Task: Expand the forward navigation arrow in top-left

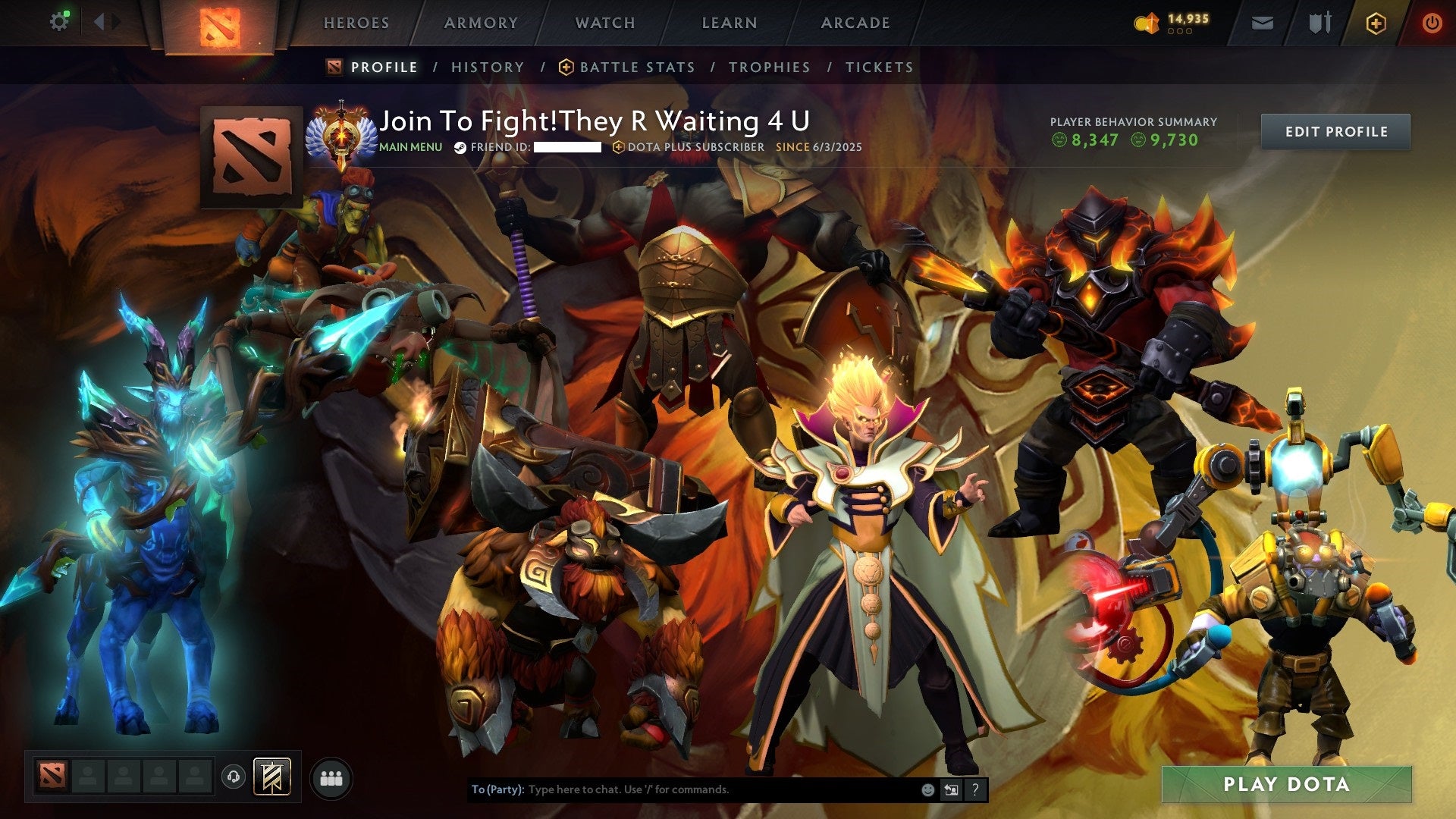Action: [115, 21]
